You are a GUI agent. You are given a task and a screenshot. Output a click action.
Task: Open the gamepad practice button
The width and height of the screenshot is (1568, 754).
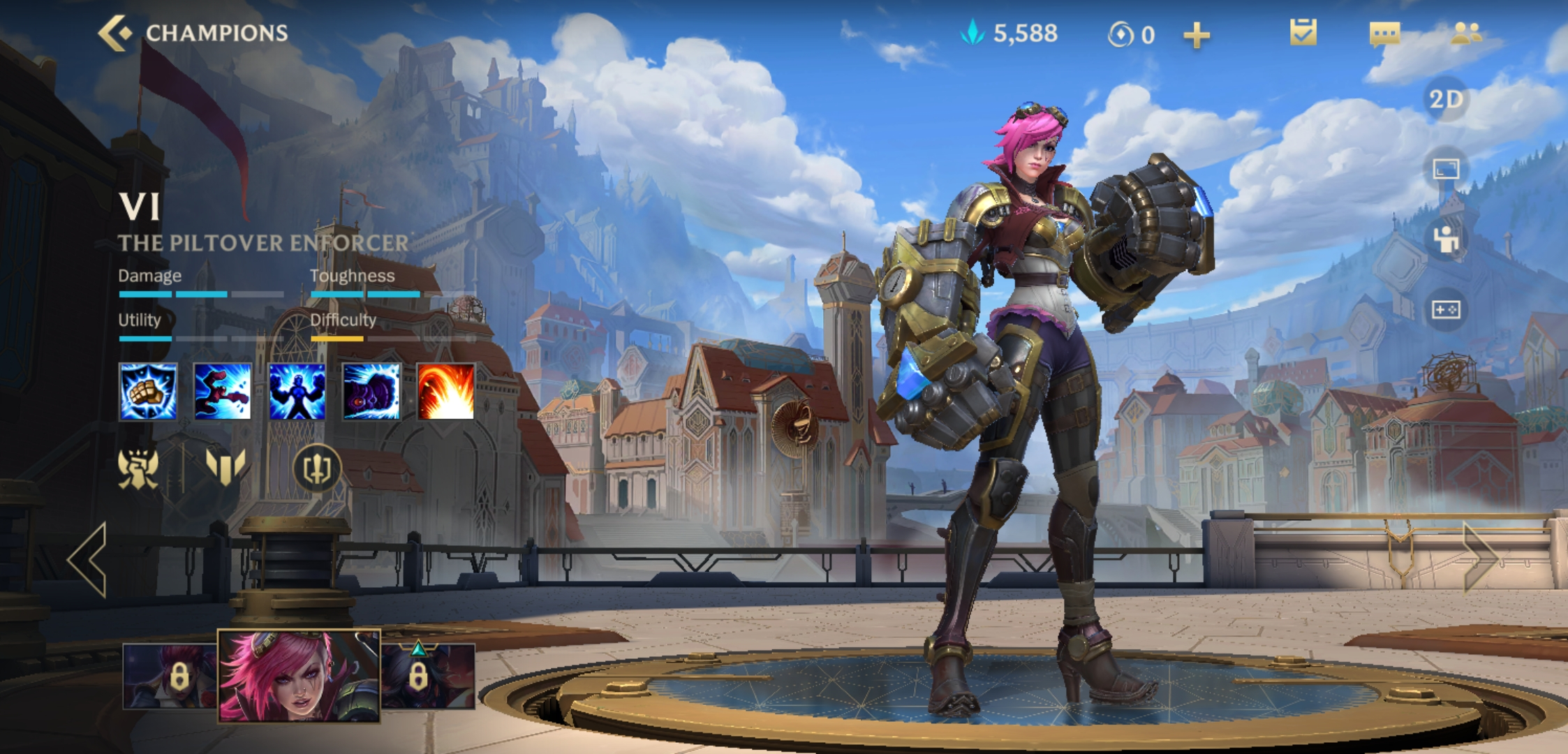(1445, 309)
